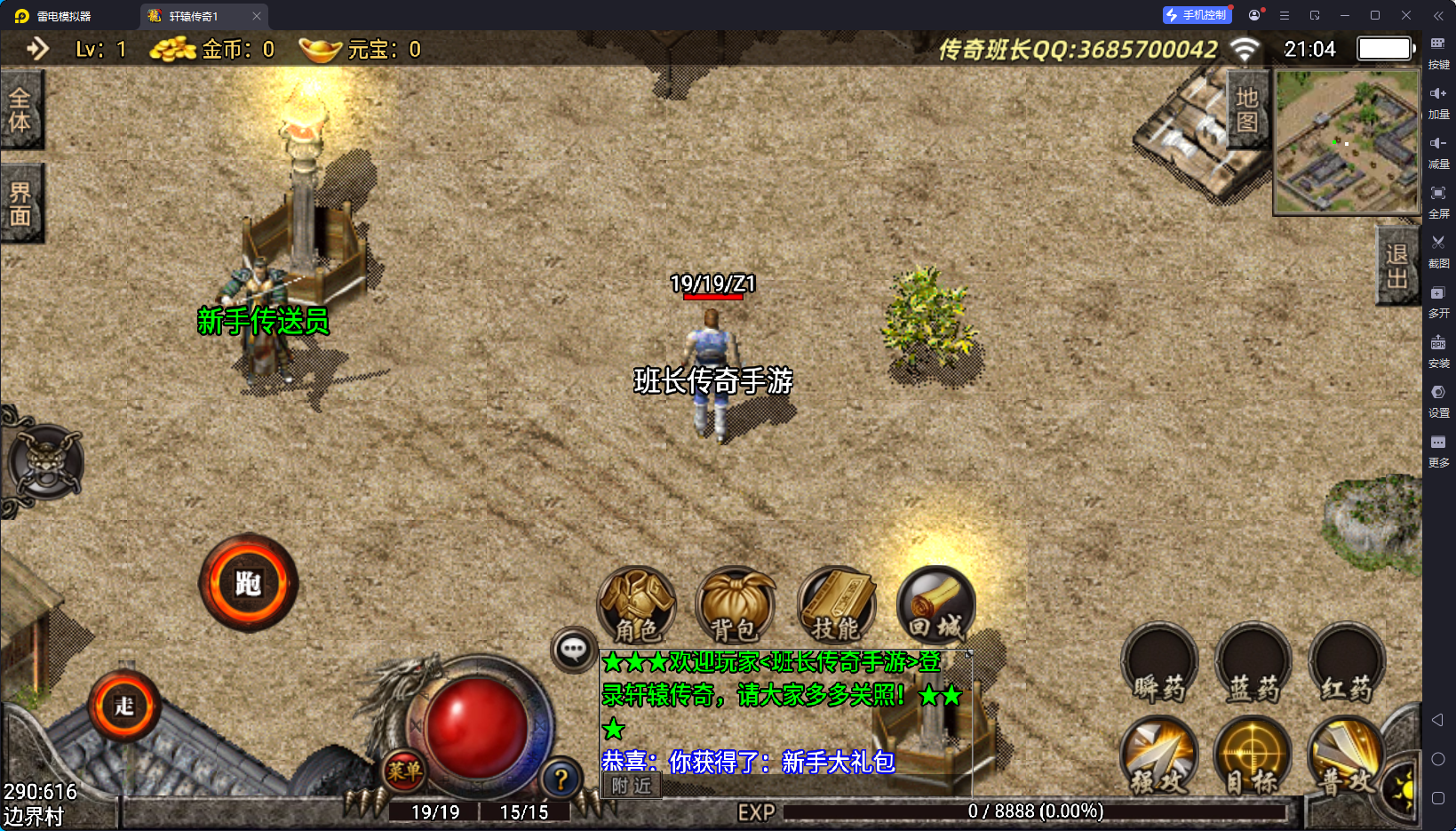Use the 红药 health potion slot
This screenshot has width=1456, height=831.
coord(1347,665)
